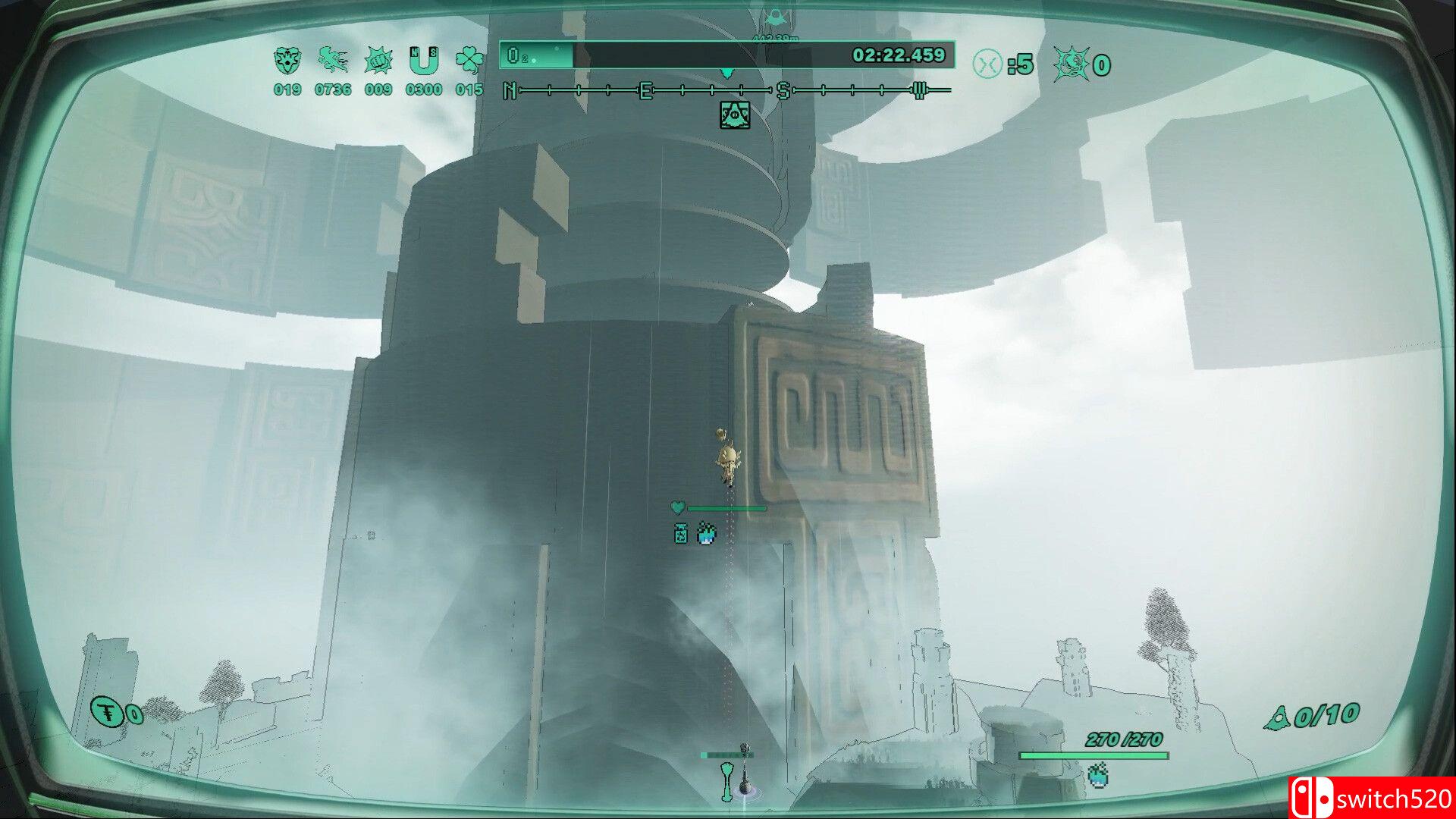Click the four-leaf clover luck icon
Screen dimensions: 1456x819
(x=469, y=61)
